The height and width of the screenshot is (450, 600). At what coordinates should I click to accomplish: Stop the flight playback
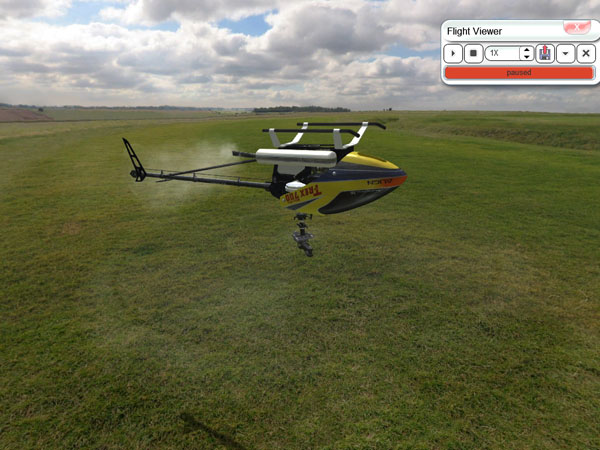pos(474,53)
